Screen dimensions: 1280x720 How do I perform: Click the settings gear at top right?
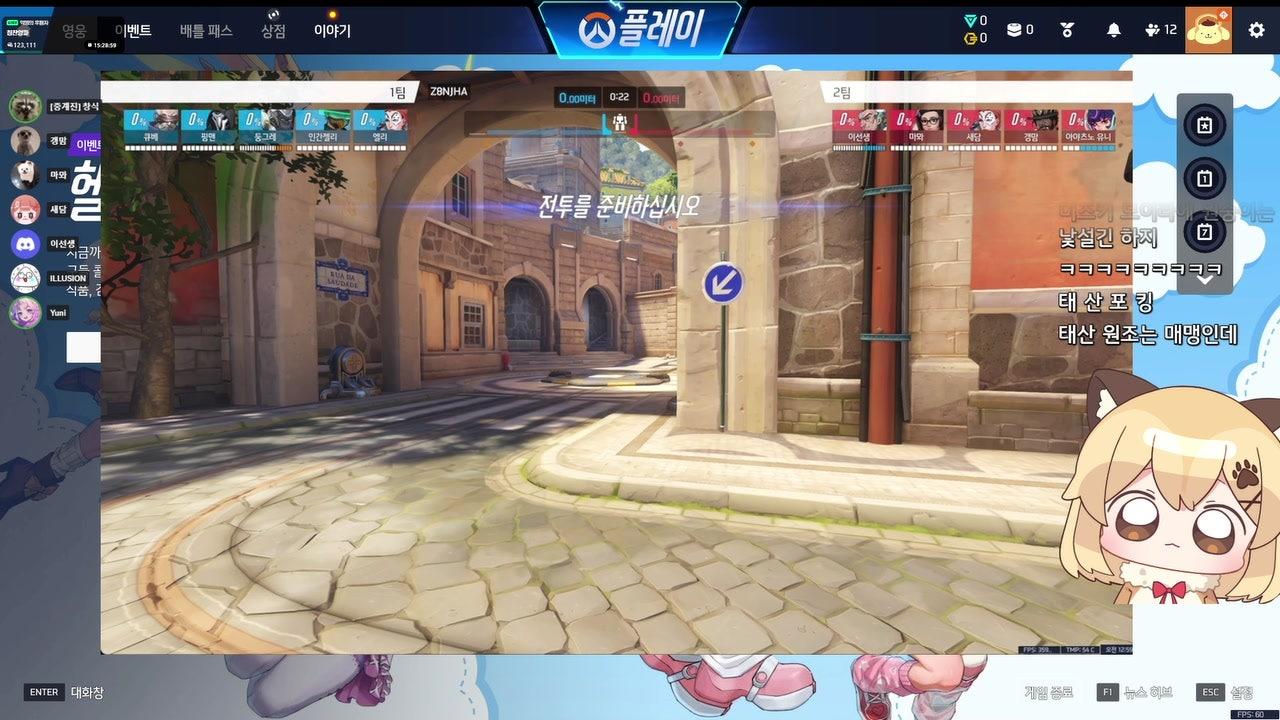(x=1255, y=29)
